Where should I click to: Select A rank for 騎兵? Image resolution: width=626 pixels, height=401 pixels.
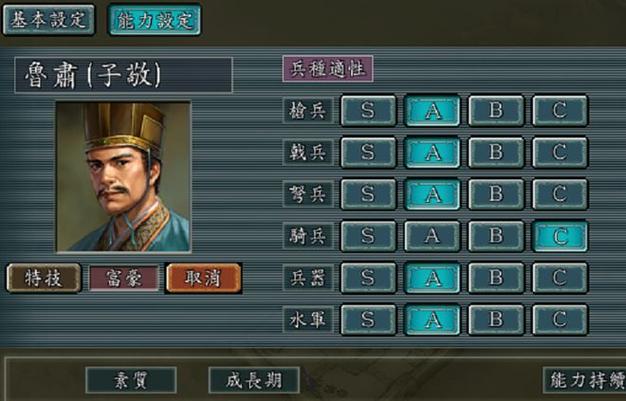click(x=432, y=236)
